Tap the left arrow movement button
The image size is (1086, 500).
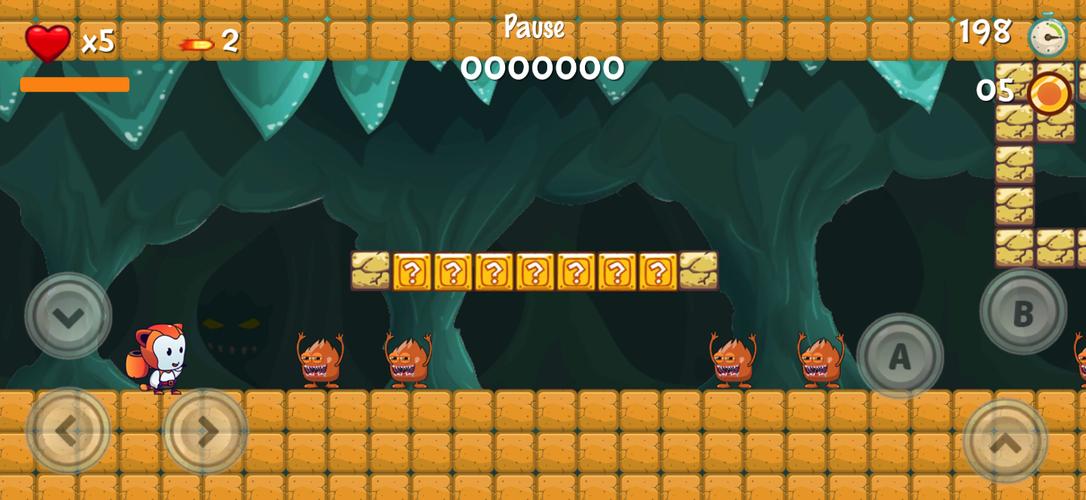[68, 431]
